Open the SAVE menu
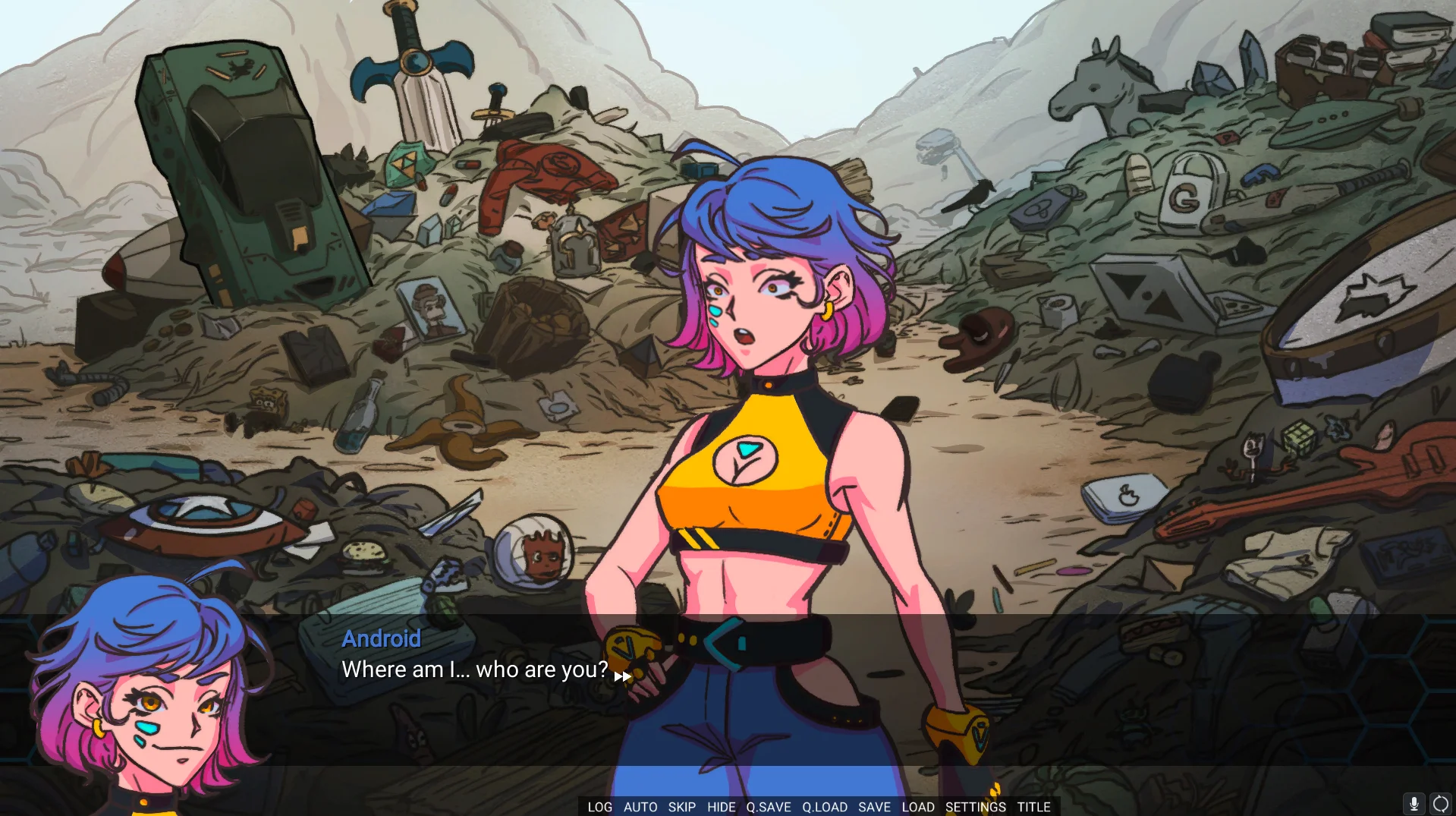This screenshot has height=816, width=1456. click(x=874, y=807)
